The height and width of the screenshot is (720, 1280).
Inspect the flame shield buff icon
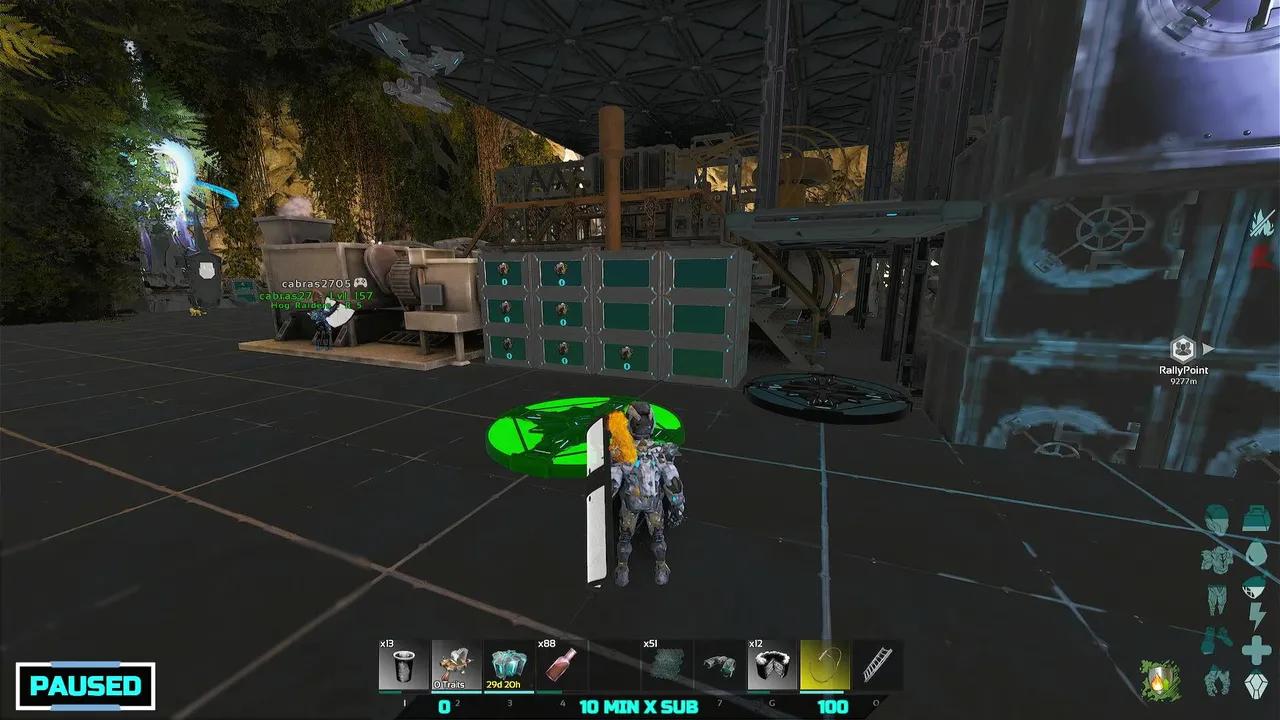[x=1160, y=681]
